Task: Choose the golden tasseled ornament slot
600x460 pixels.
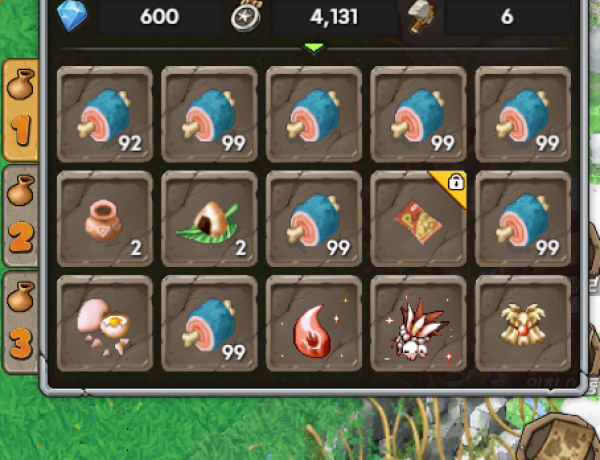Action: [522, 324]
